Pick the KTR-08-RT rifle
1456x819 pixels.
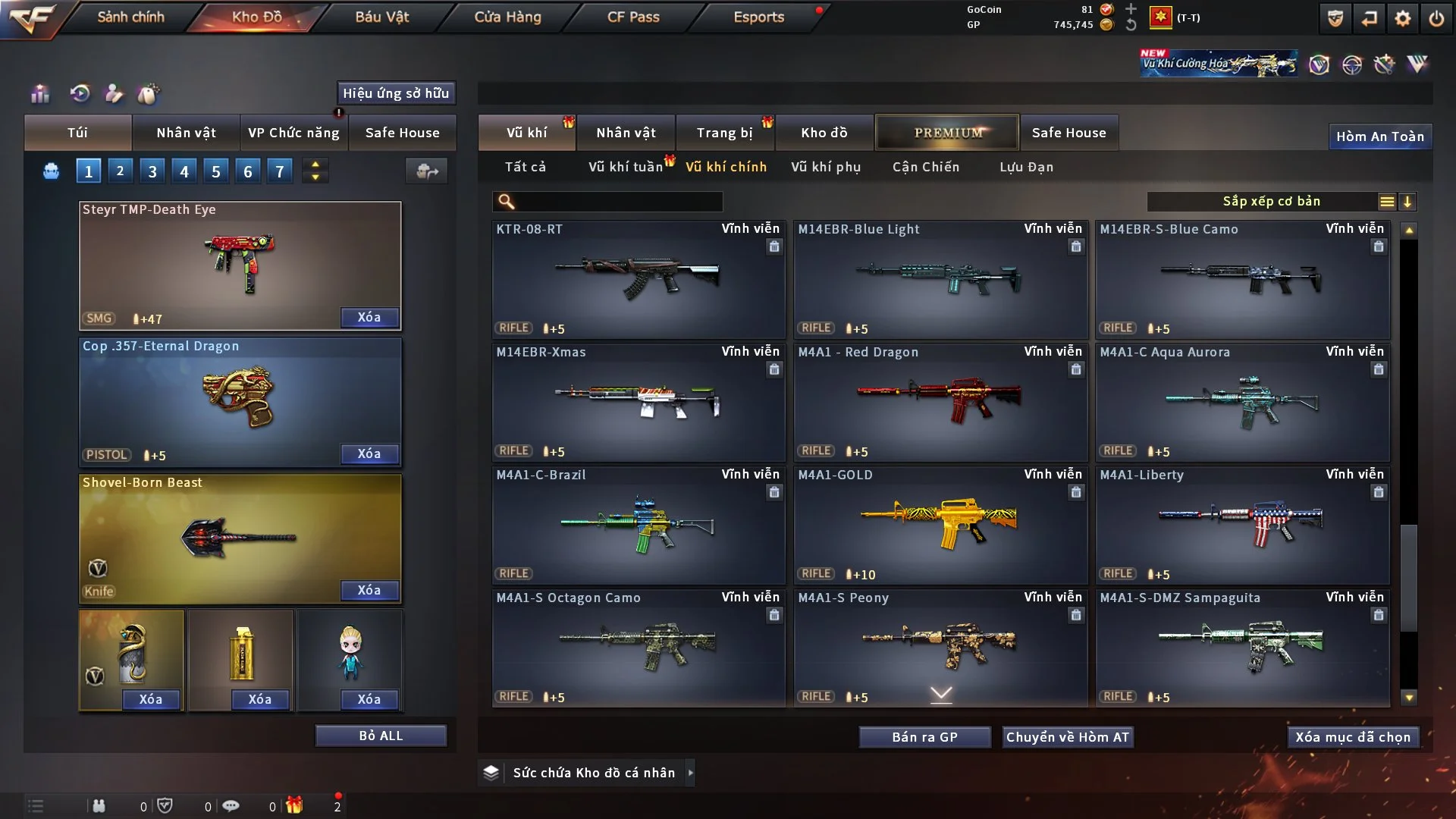(x=639, y=279)
